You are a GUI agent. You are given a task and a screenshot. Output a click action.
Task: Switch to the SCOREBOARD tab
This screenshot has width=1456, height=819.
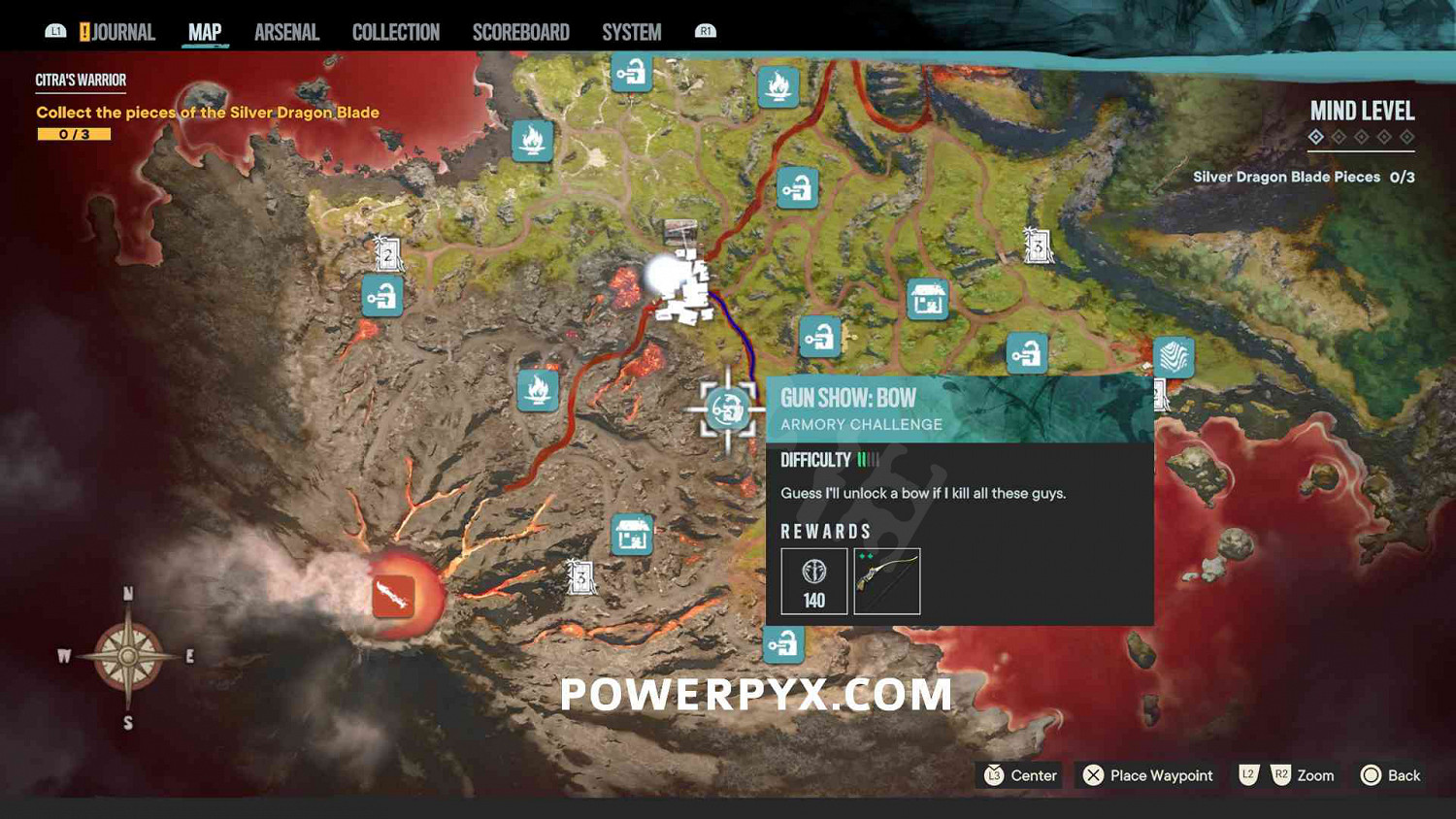520,31
